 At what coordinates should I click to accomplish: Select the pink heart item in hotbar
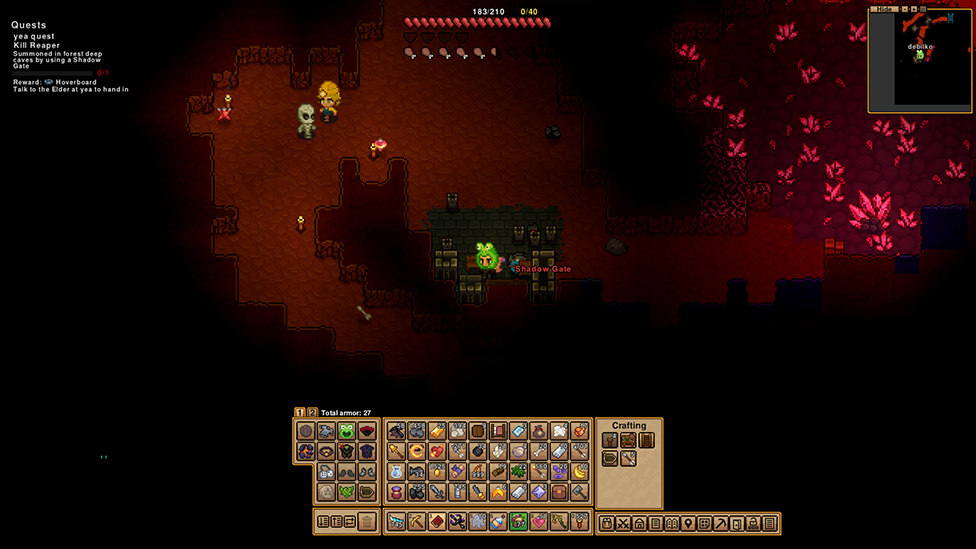pyautogui.click(x=539, y=521)
